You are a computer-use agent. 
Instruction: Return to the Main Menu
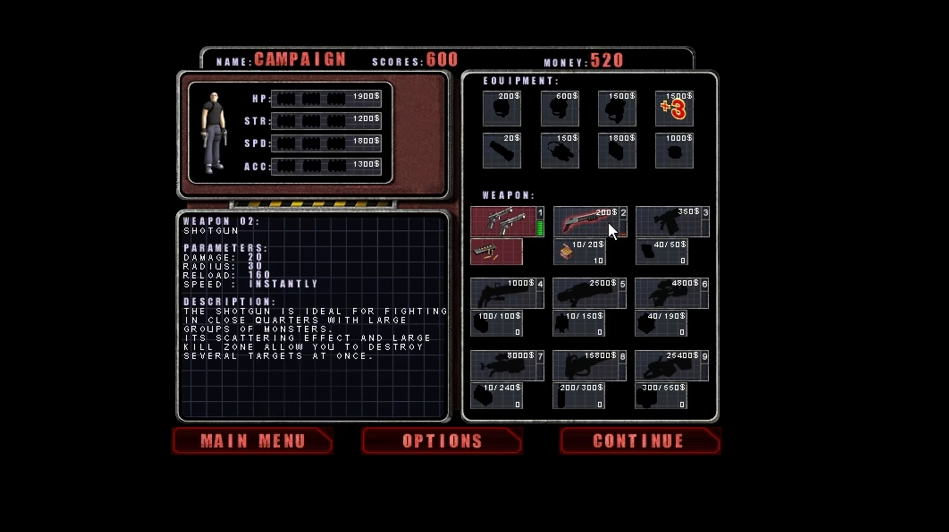(x=251, y=441)
